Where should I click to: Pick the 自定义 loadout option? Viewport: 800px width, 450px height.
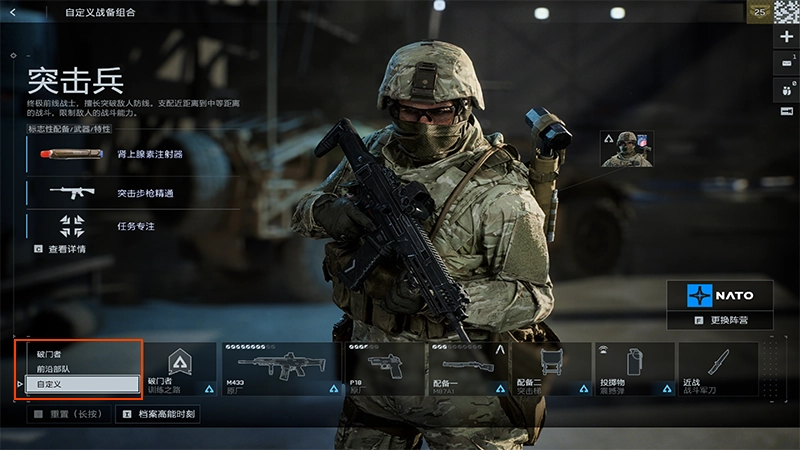click(81, 384)
